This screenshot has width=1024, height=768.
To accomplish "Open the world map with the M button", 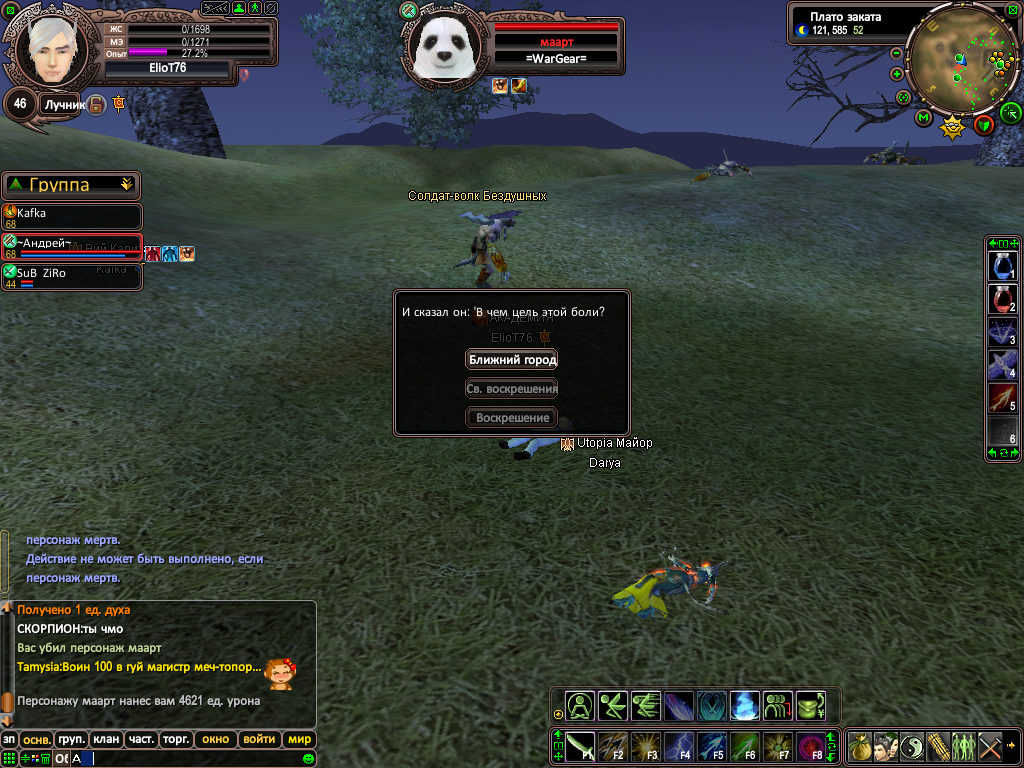I will point(923,119).
